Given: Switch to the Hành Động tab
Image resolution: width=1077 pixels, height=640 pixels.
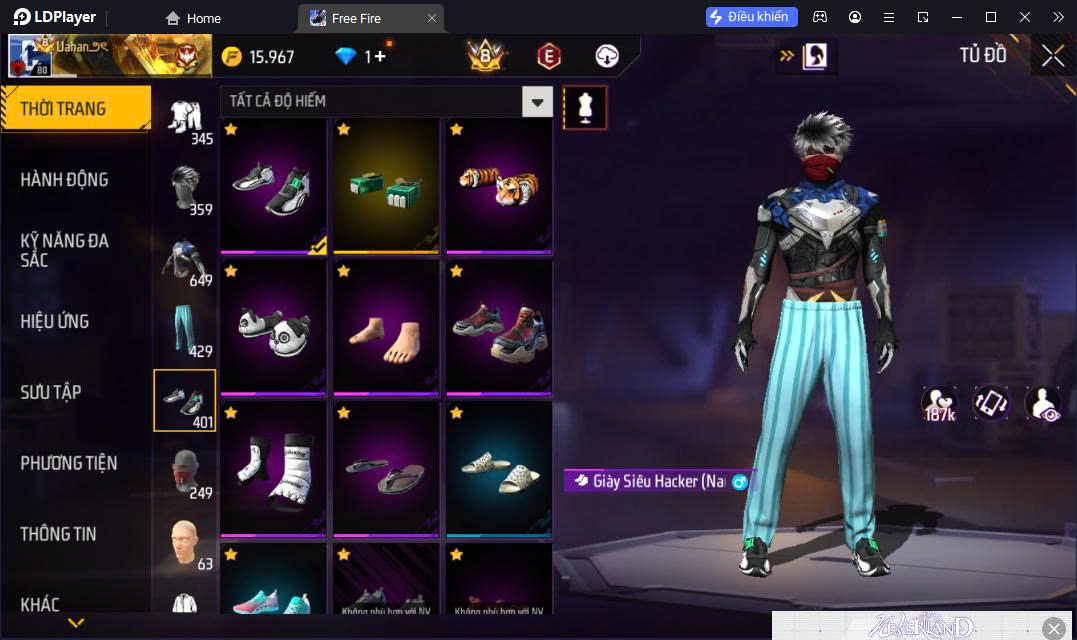Looking at the screenshot, I should (x=65, y=180).
